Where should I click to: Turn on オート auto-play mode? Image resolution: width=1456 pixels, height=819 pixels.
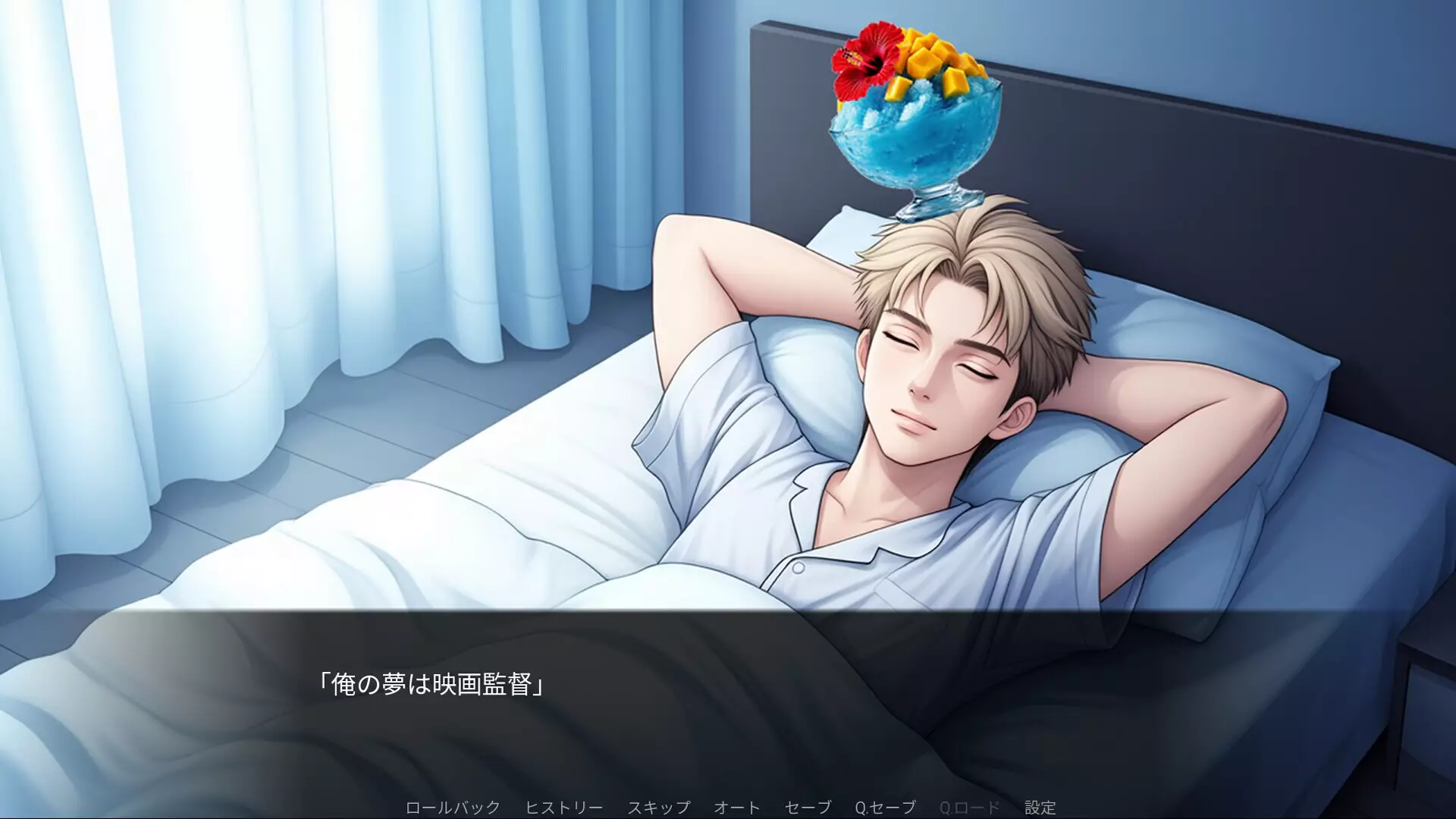pos(736,807)
